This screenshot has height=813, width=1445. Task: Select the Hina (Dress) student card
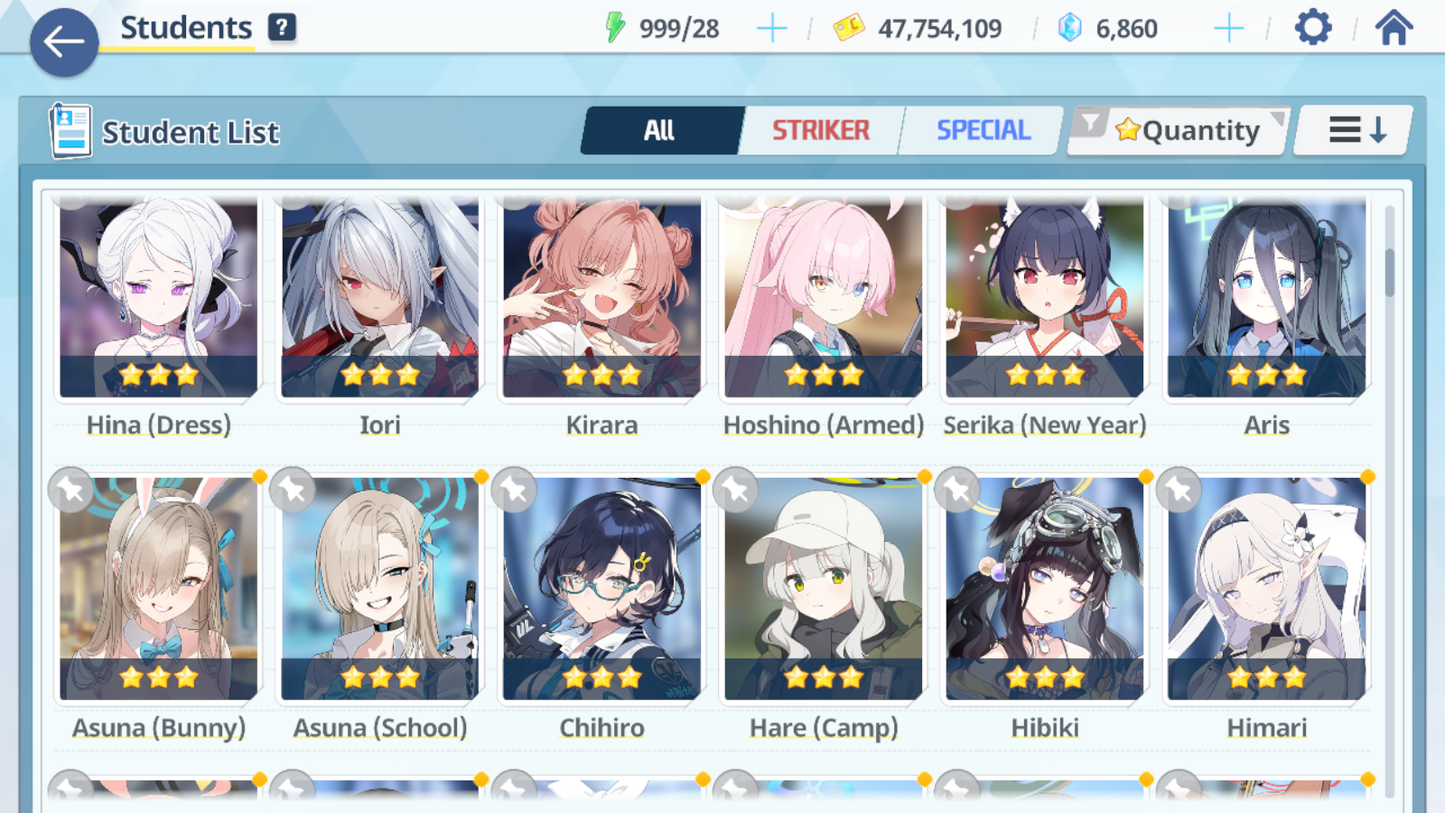tap(158, 300)
